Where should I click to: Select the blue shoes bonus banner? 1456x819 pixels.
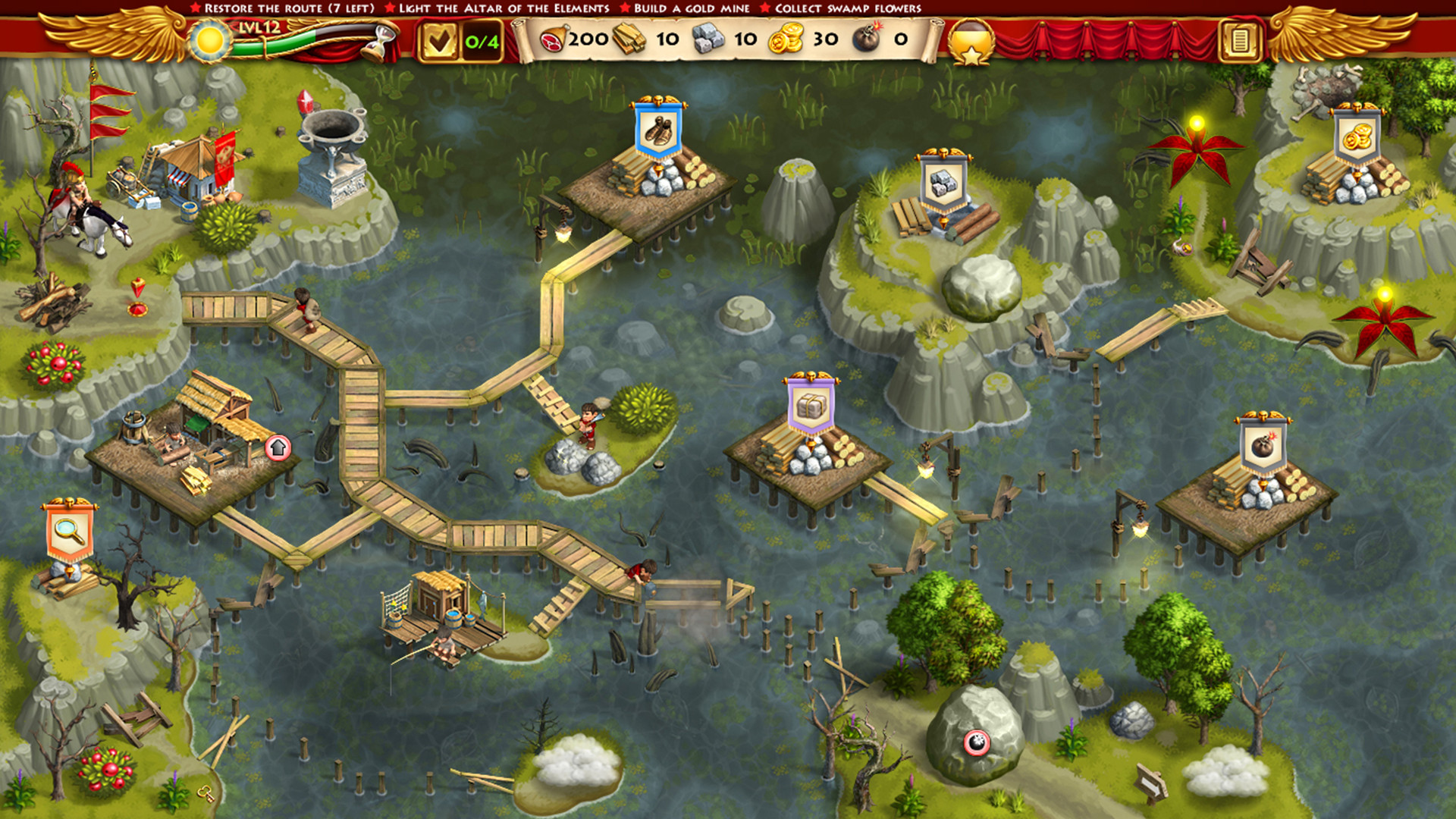pyautogui.click(x=659, y=130)
